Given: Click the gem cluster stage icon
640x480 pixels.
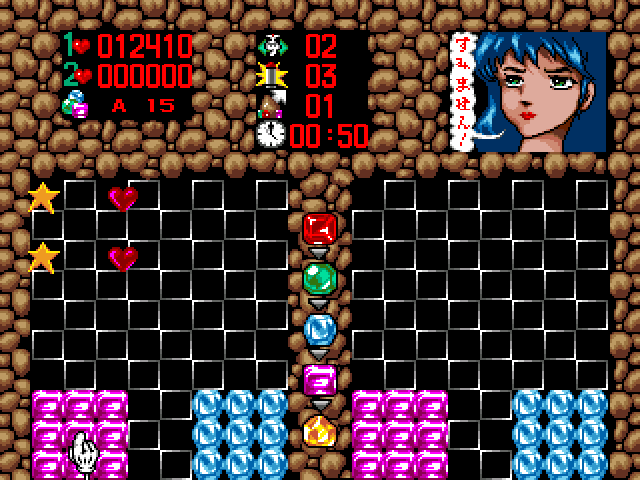Looking at the screenshot, I should [75, 104].
